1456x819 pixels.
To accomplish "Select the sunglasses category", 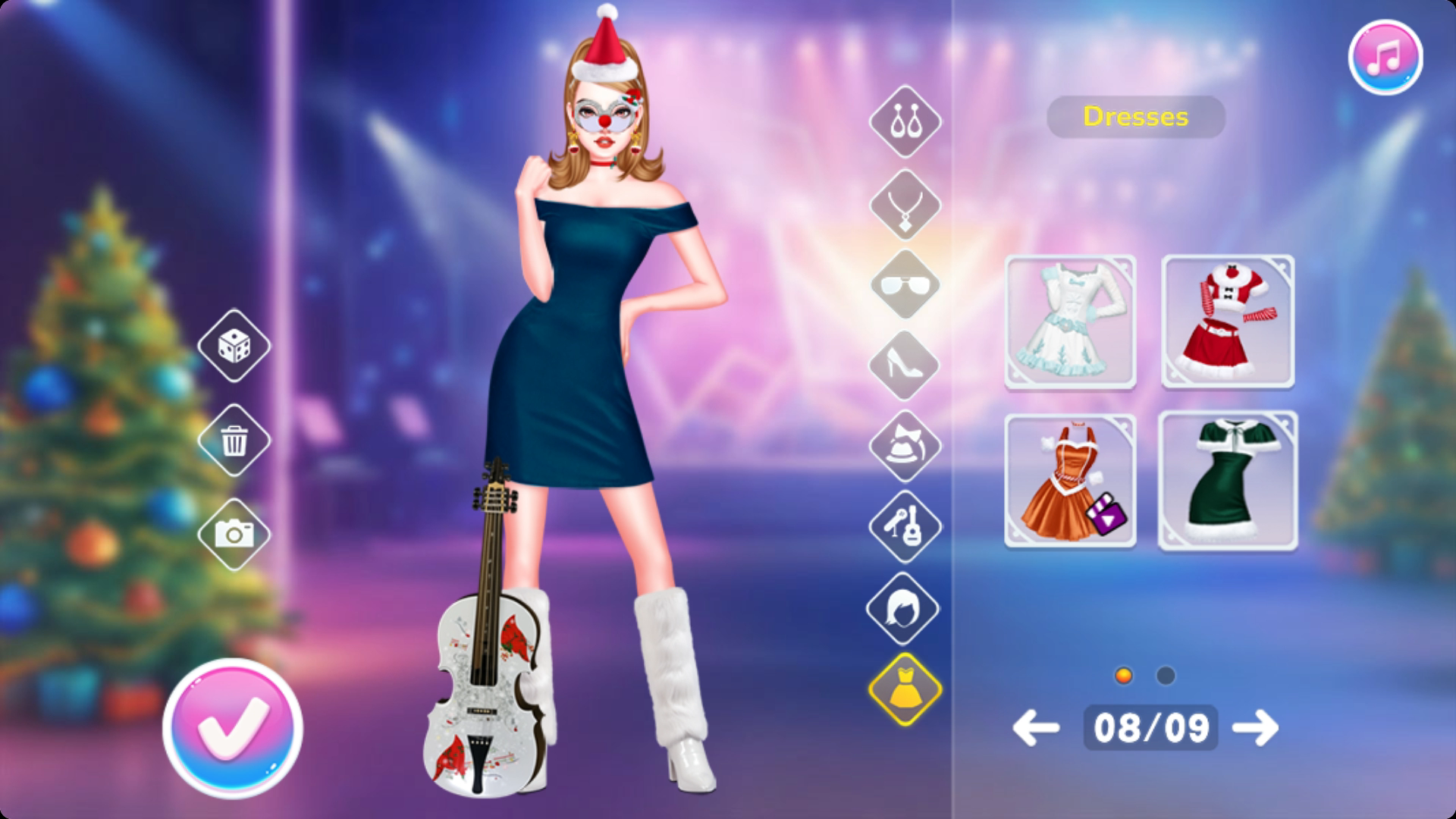I will tap(905, 285).
